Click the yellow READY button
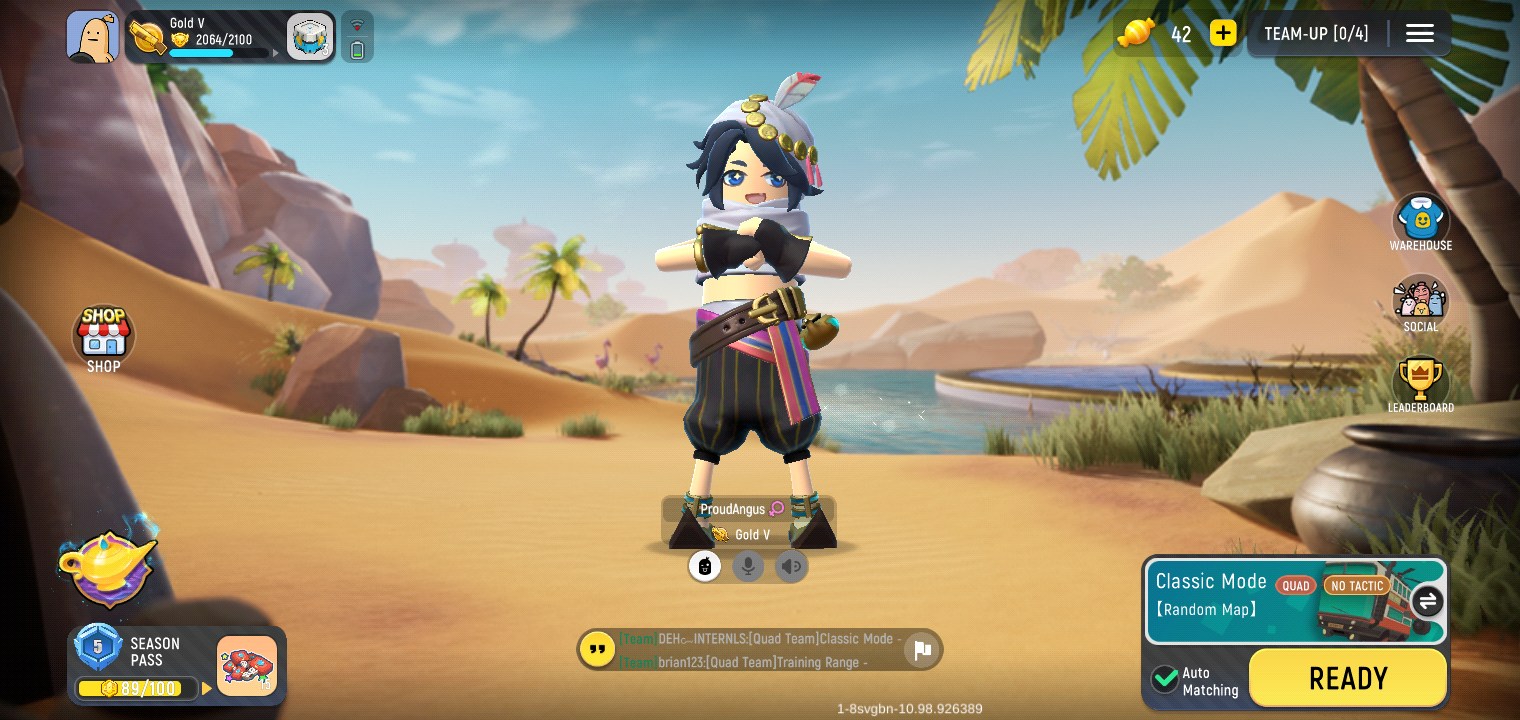The width and height of the screenshot is (1520, 720). tap(1347, 678)
